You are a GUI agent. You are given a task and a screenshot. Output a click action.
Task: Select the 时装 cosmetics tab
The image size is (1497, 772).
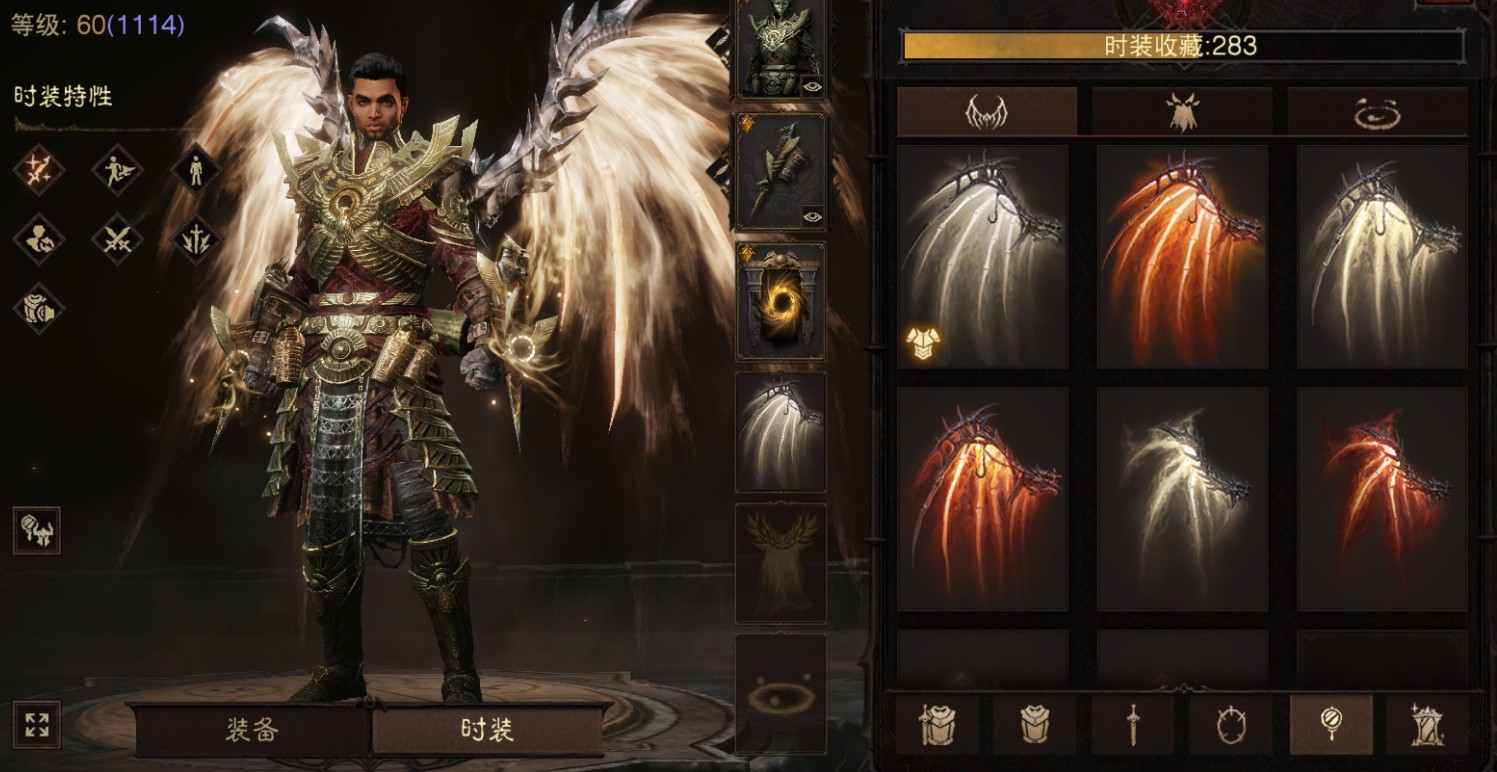tap(488, 730)
